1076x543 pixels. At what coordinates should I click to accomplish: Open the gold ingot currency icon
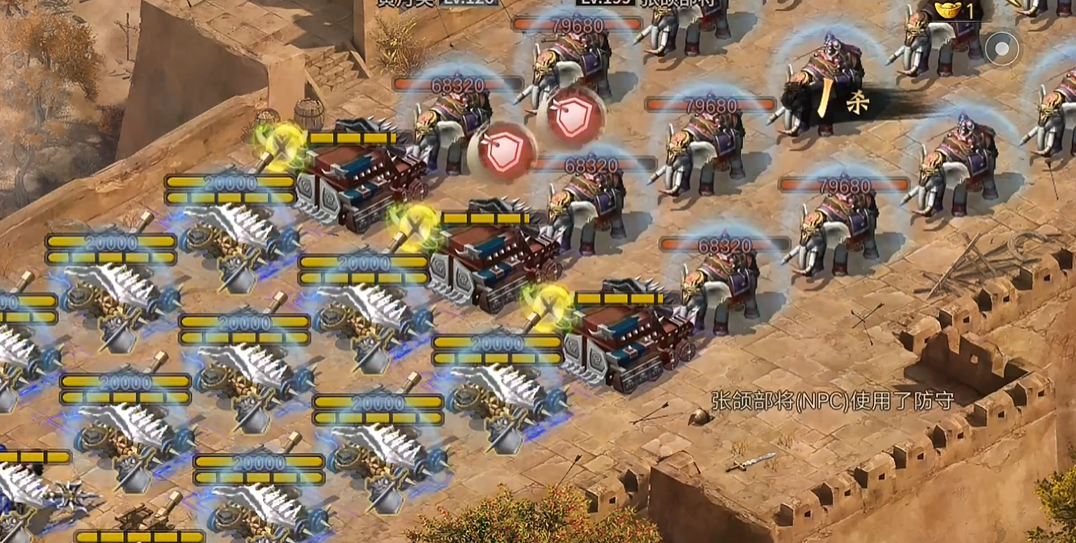(x=945, y=9)
